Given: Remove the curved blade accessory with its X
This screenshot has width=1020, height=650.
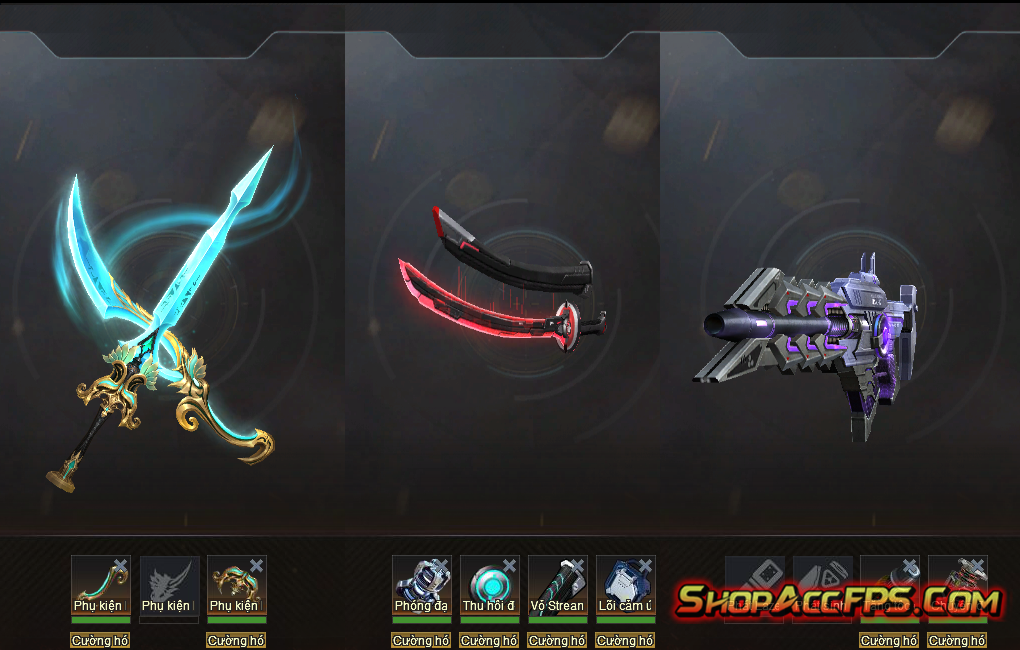Looking at the screenshot, I should (x=121, y=566).
